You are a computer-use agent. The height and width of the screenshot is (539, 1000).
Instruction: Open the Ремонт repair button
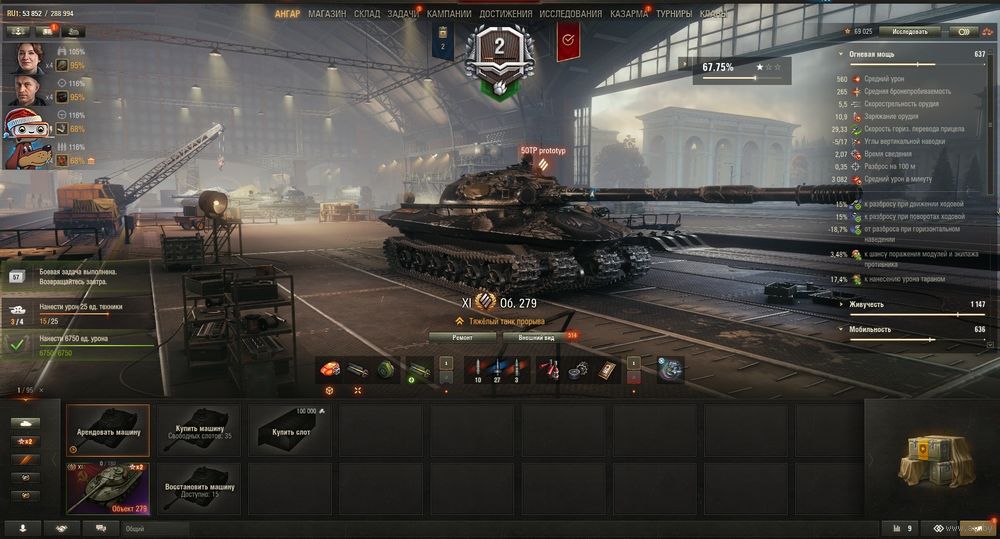point(462,338)
